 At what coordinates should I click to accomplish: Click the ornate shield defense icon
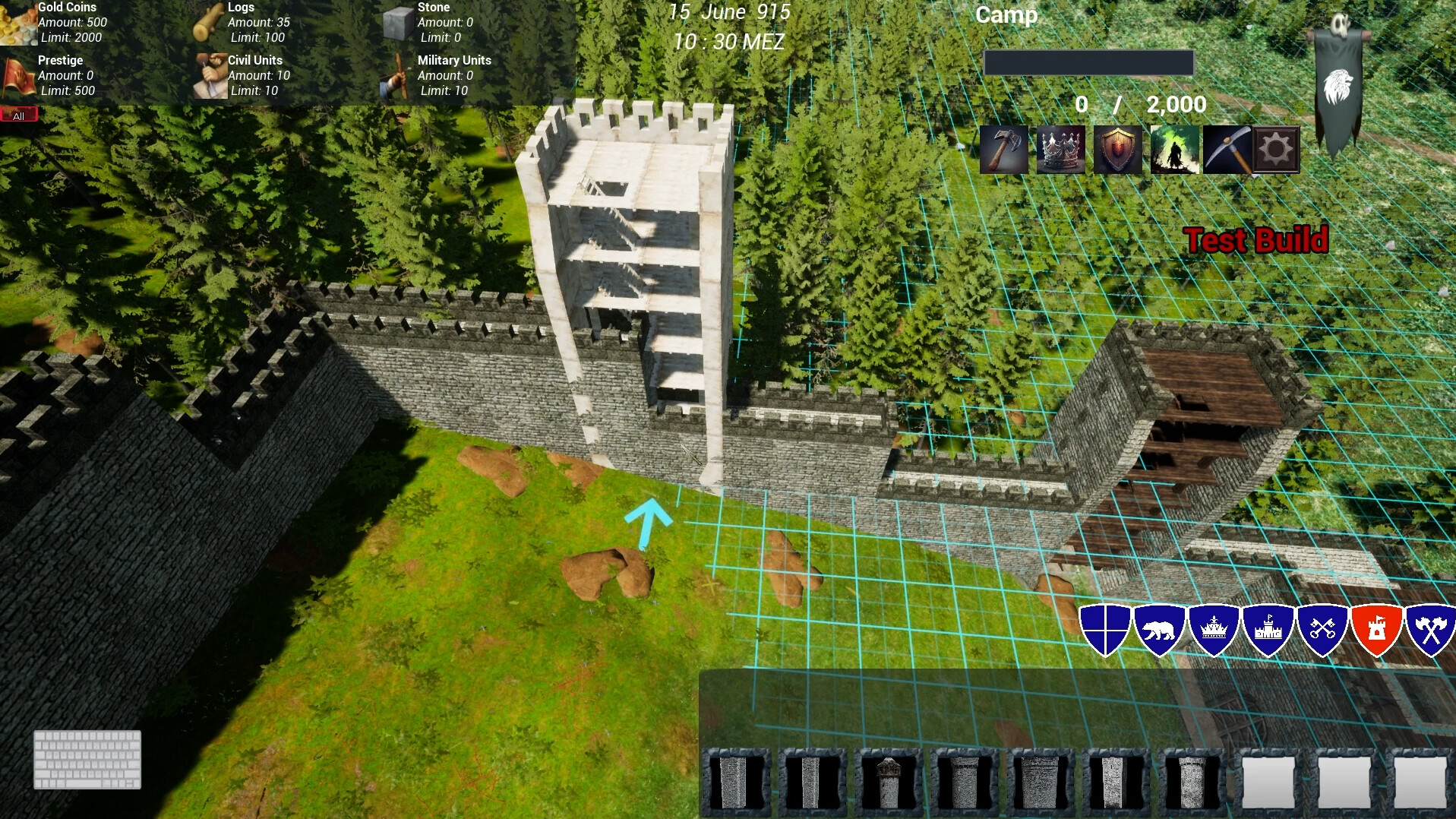pyautogui.click(x=1118, y=149)
